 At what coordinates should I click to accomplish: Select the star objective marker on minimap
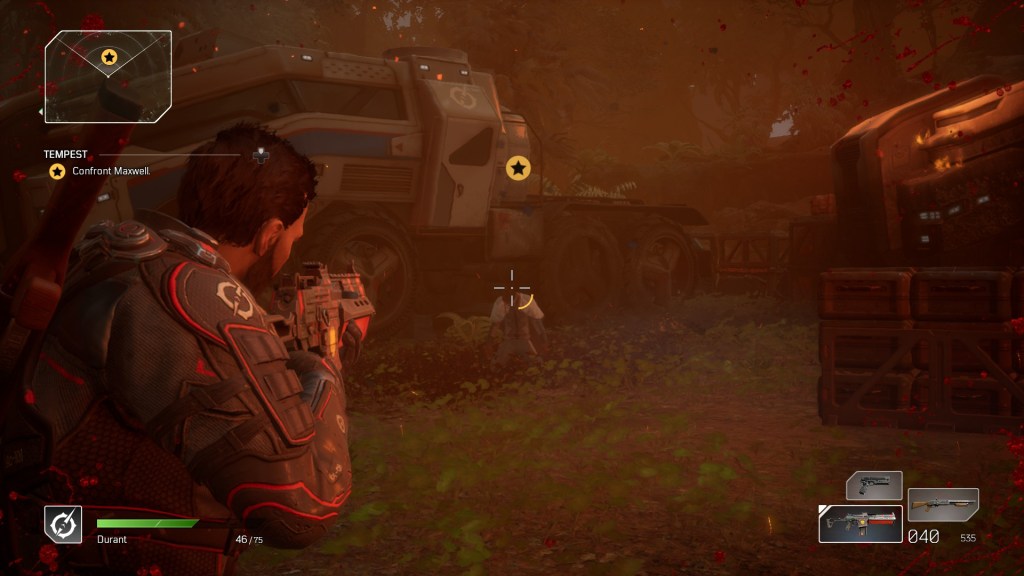109,57
